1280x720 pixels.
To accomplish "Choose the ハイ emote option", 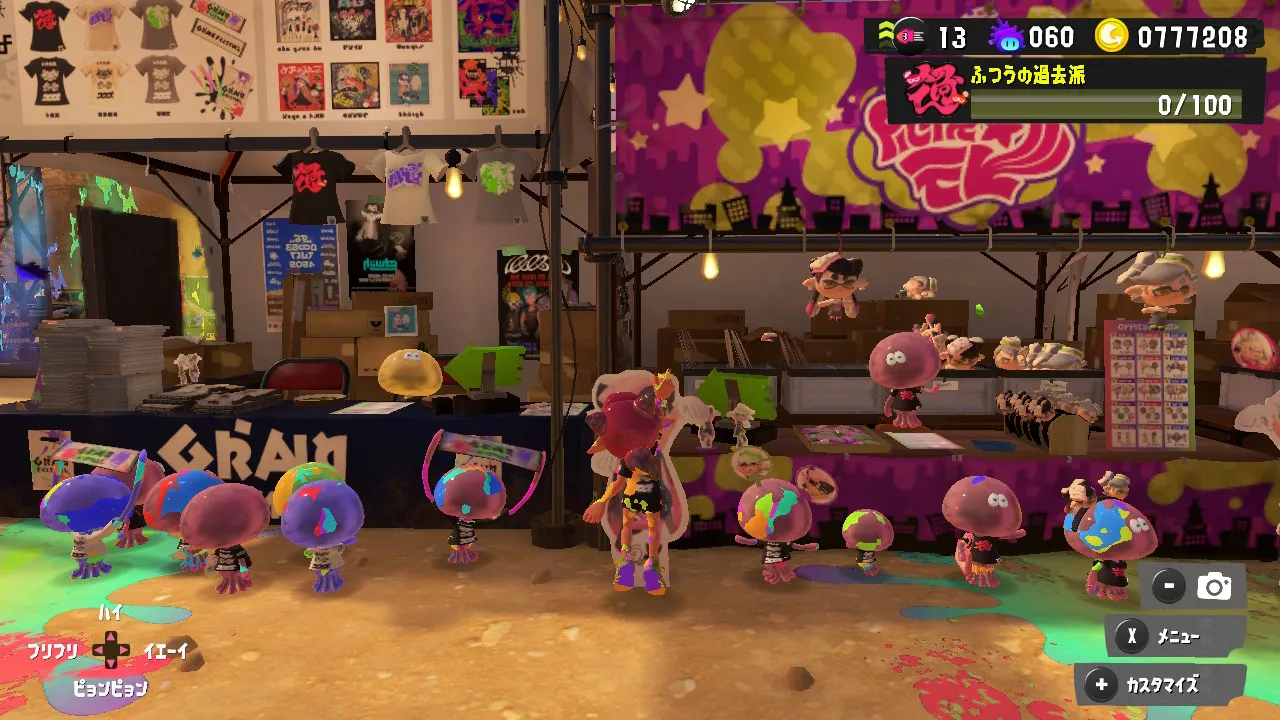I will click(110, 613).
